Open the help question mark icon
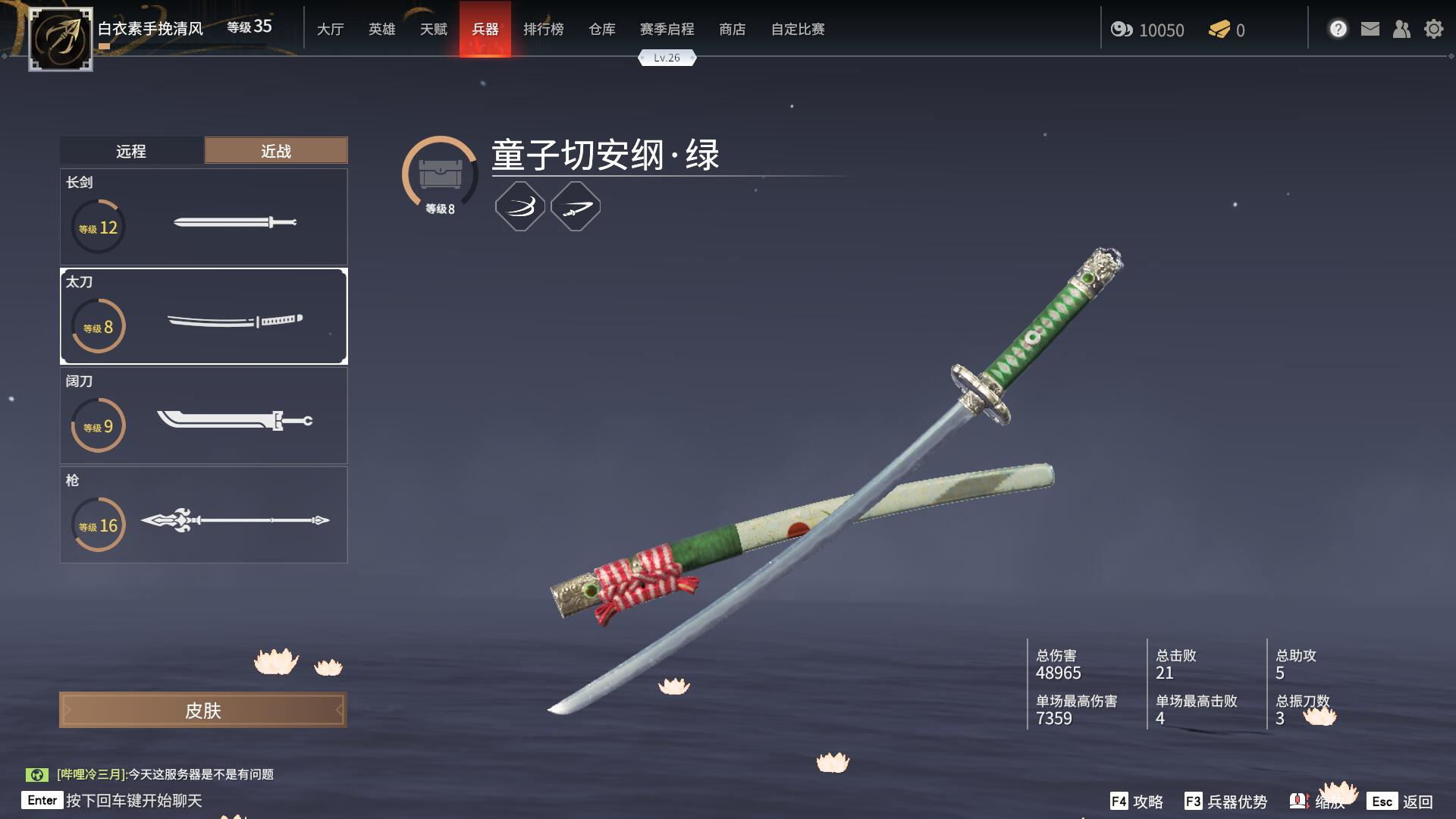Image resolution: width=1456 pixels, height=819 pixels. coord(1338,28)
